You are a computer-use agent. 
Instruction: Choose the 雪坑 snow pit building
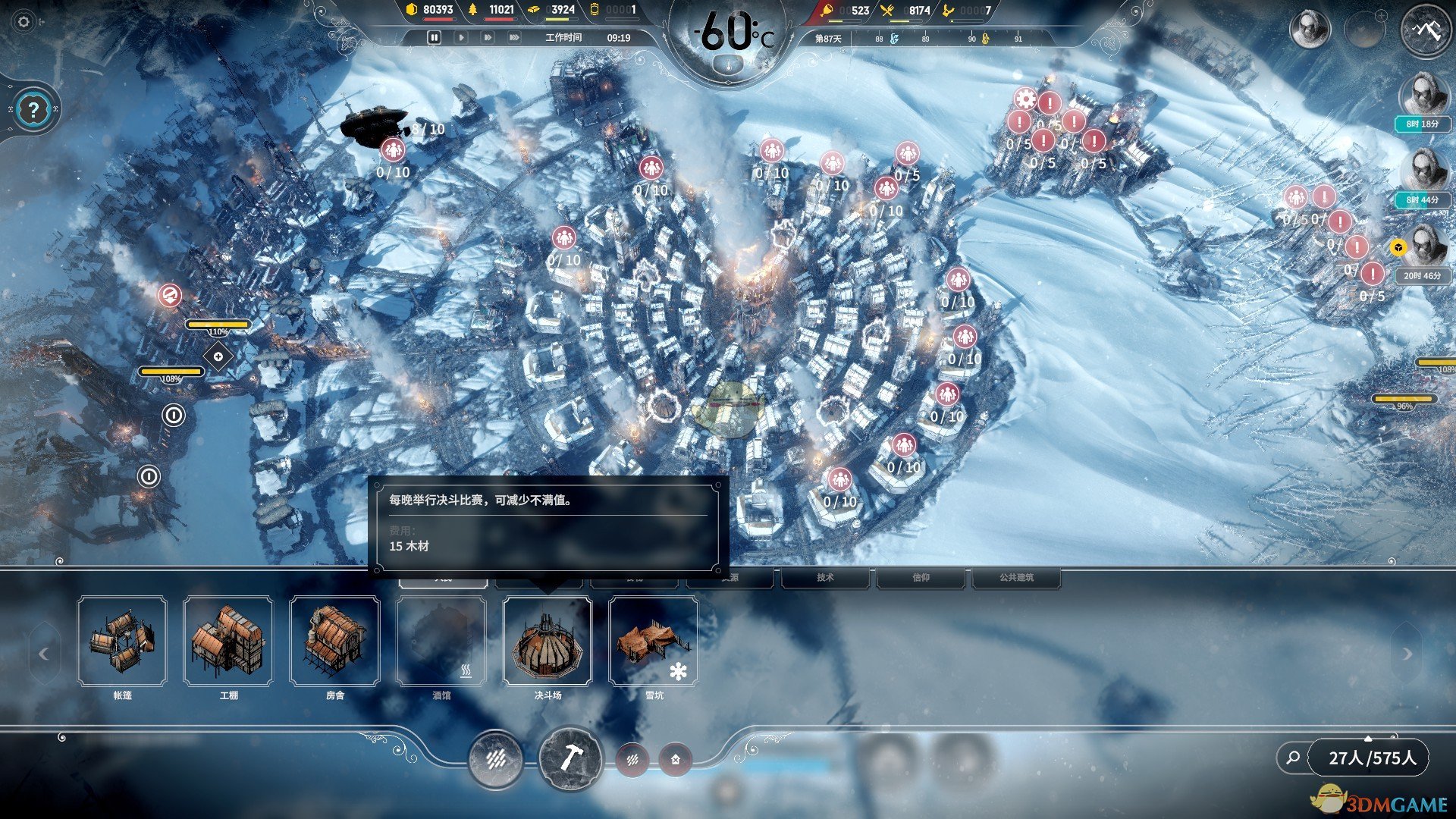[653, 642]
